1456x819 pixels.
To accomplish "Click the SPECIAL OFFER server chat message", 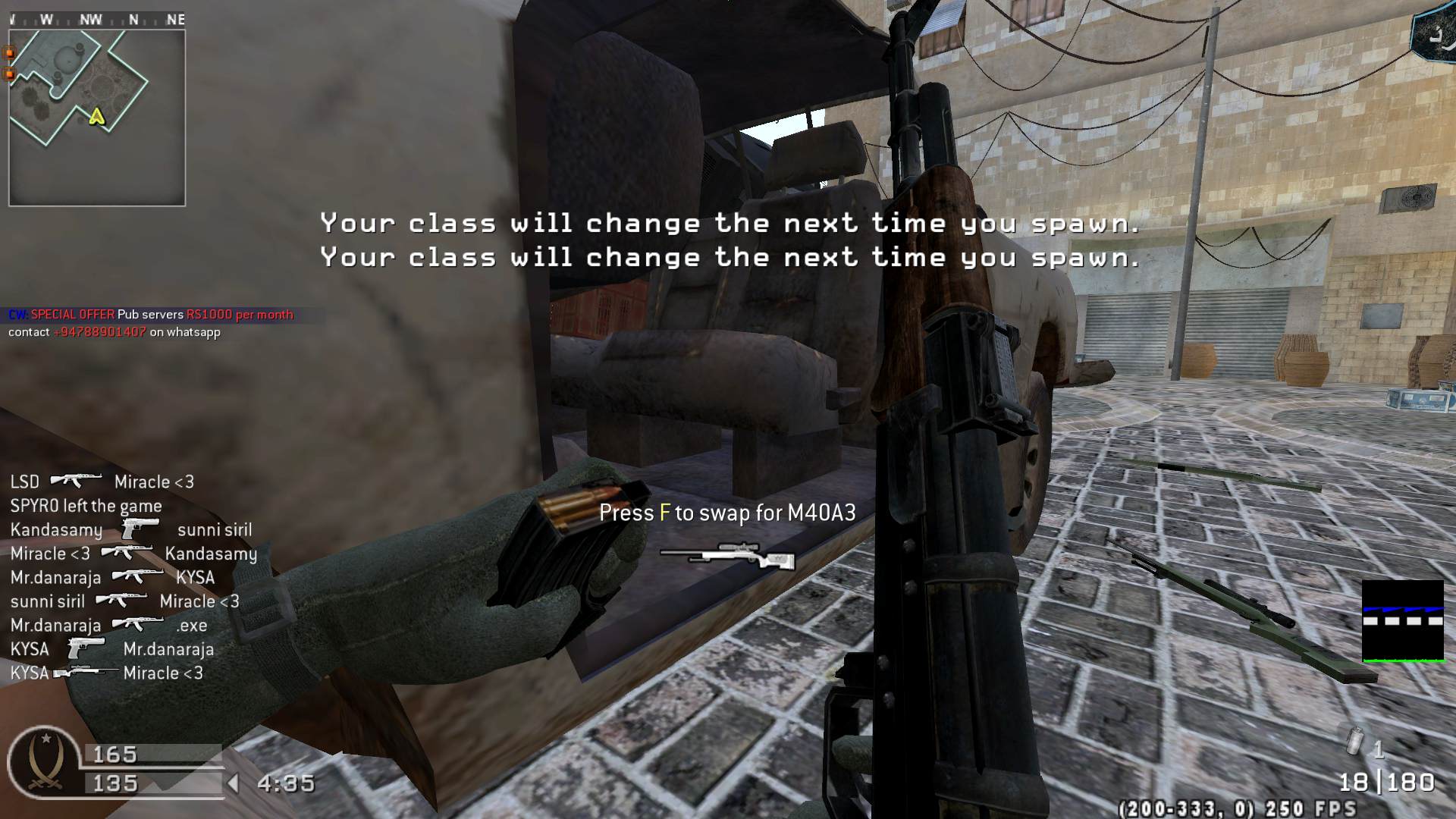I will coord(151,315).
